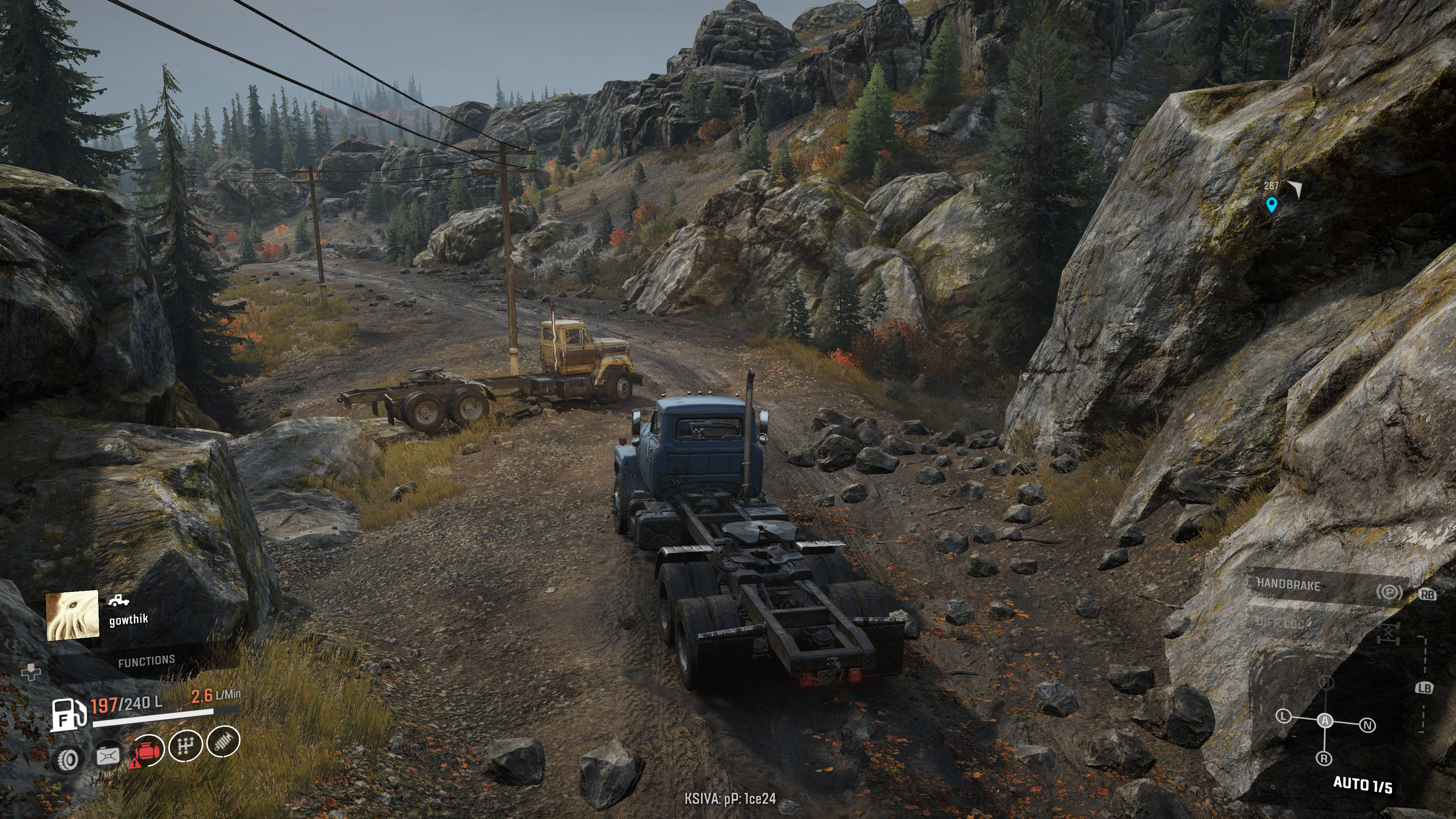Viewport: 1456px width, 819px height.
Task: Select the A automatic gear
Action: coord(1325,721)
